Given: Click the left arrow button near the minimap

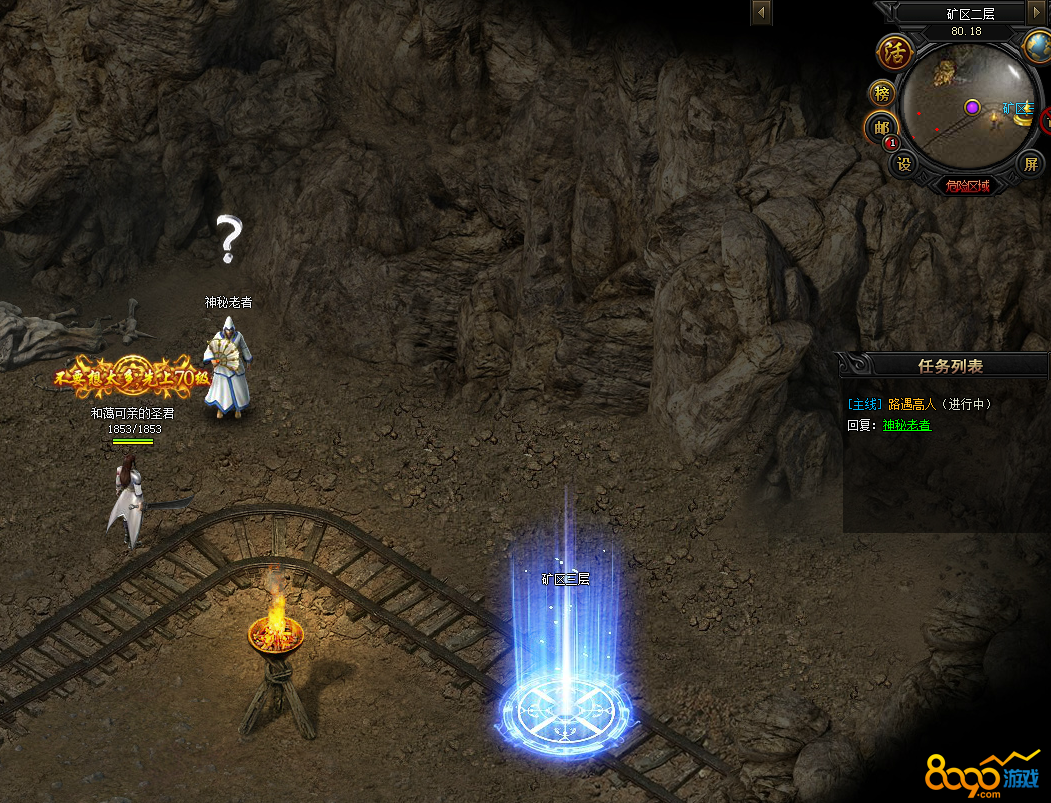Looking at the screenshot, I should pyautogui.click(x=762, y=13).
